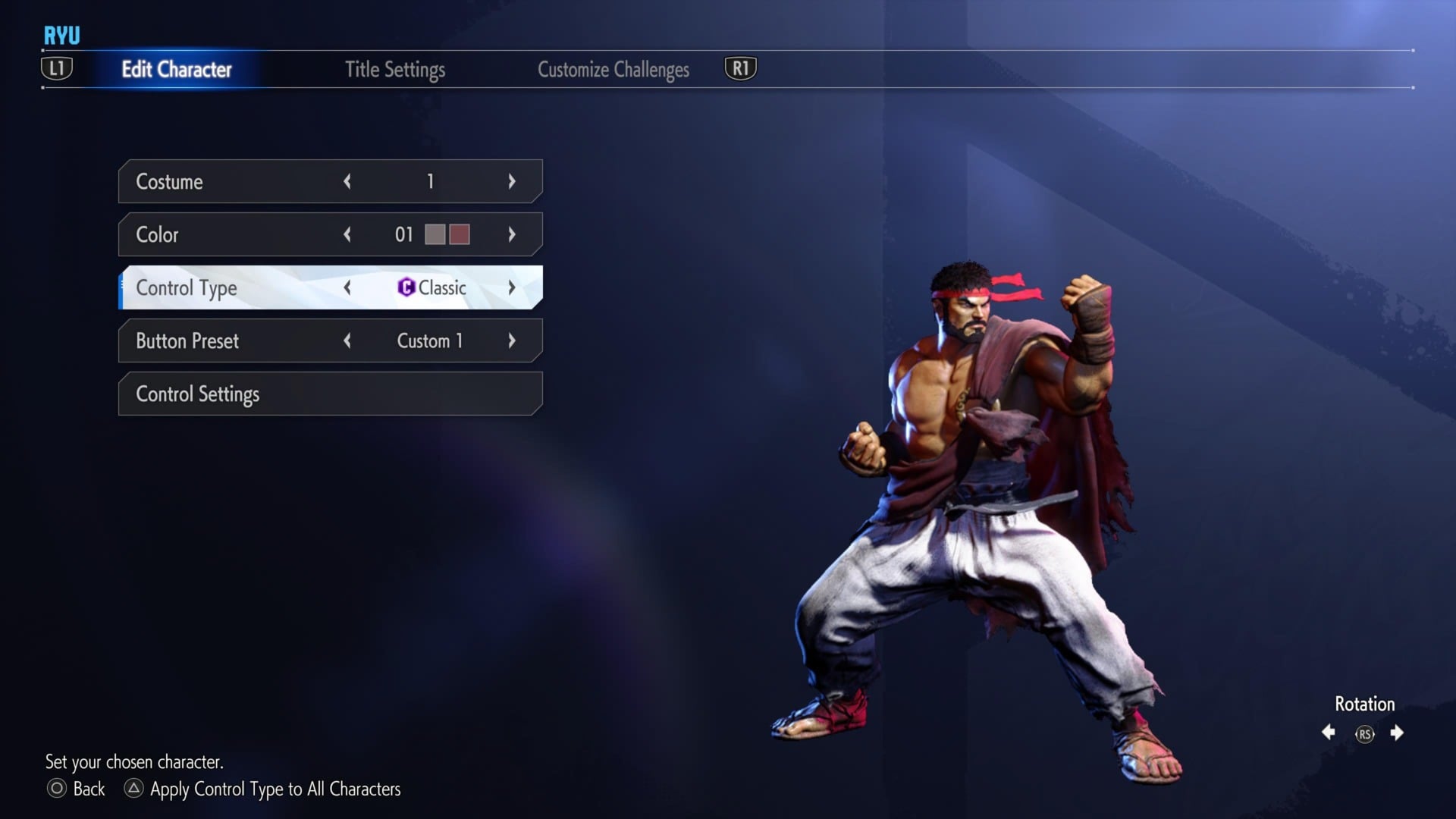
Task: Change Control Type with the left arrow
Action: click(347, 288)
